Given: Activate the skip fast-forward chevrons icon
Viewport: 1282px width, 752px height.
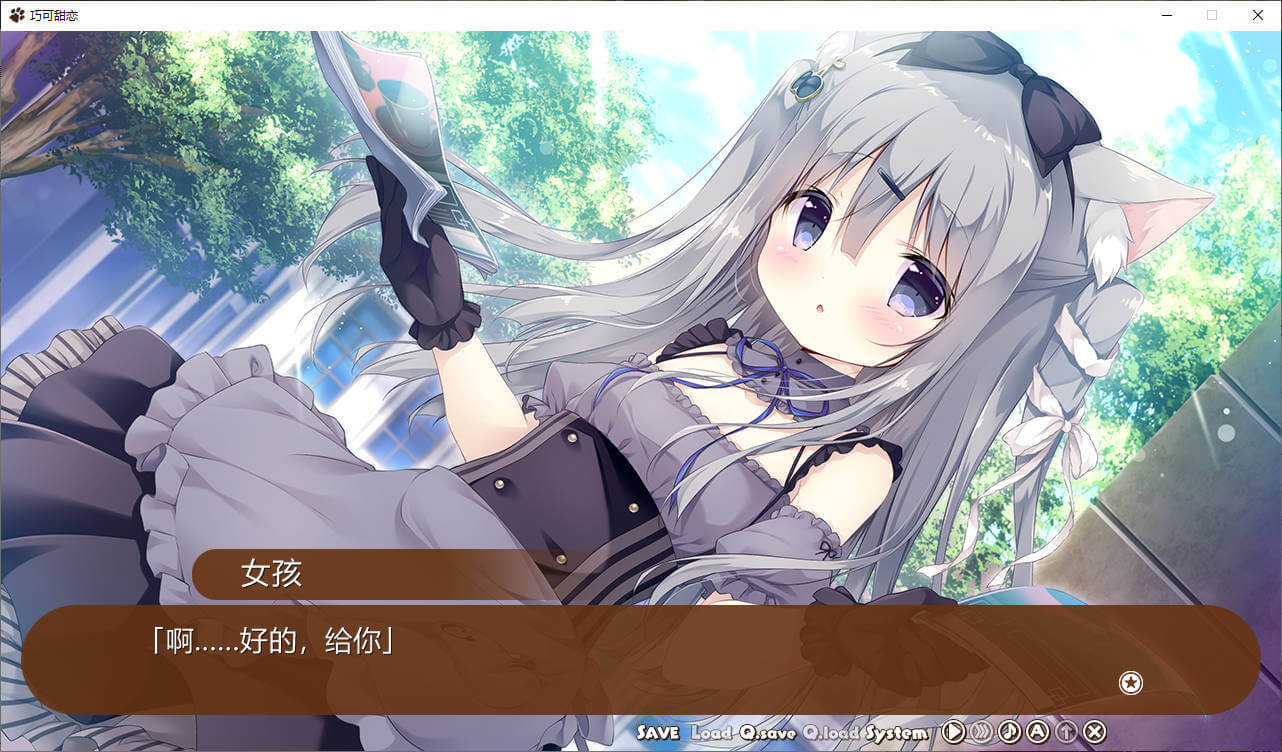Looking at the screenshot, I should click(x=982, y=732).
